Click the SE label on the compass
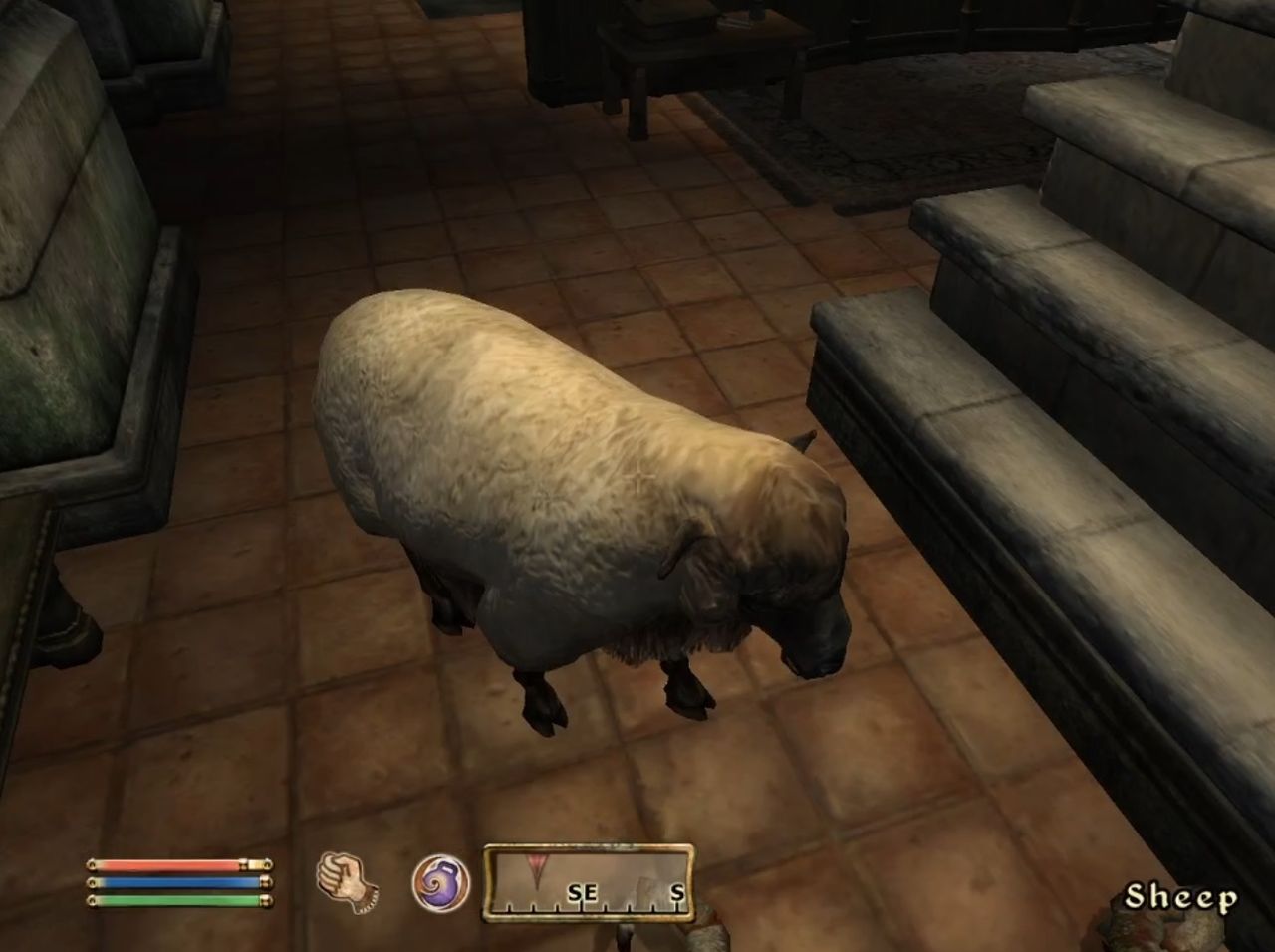Screen dimensions: 1275x952 coord(584,893)
